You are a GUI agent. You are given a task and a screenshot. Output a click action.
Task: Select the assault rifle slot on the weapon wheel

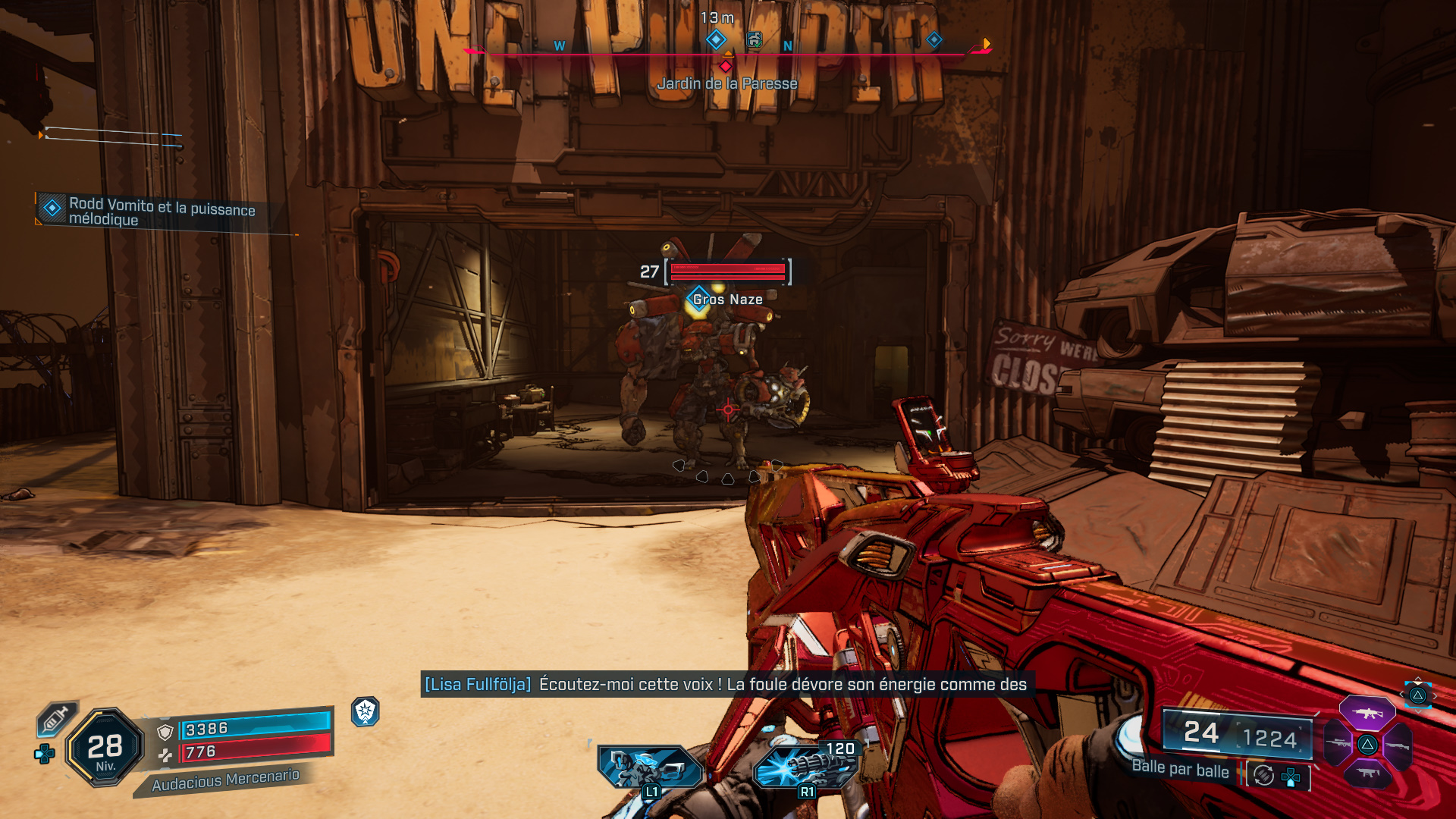[1367, 713]
